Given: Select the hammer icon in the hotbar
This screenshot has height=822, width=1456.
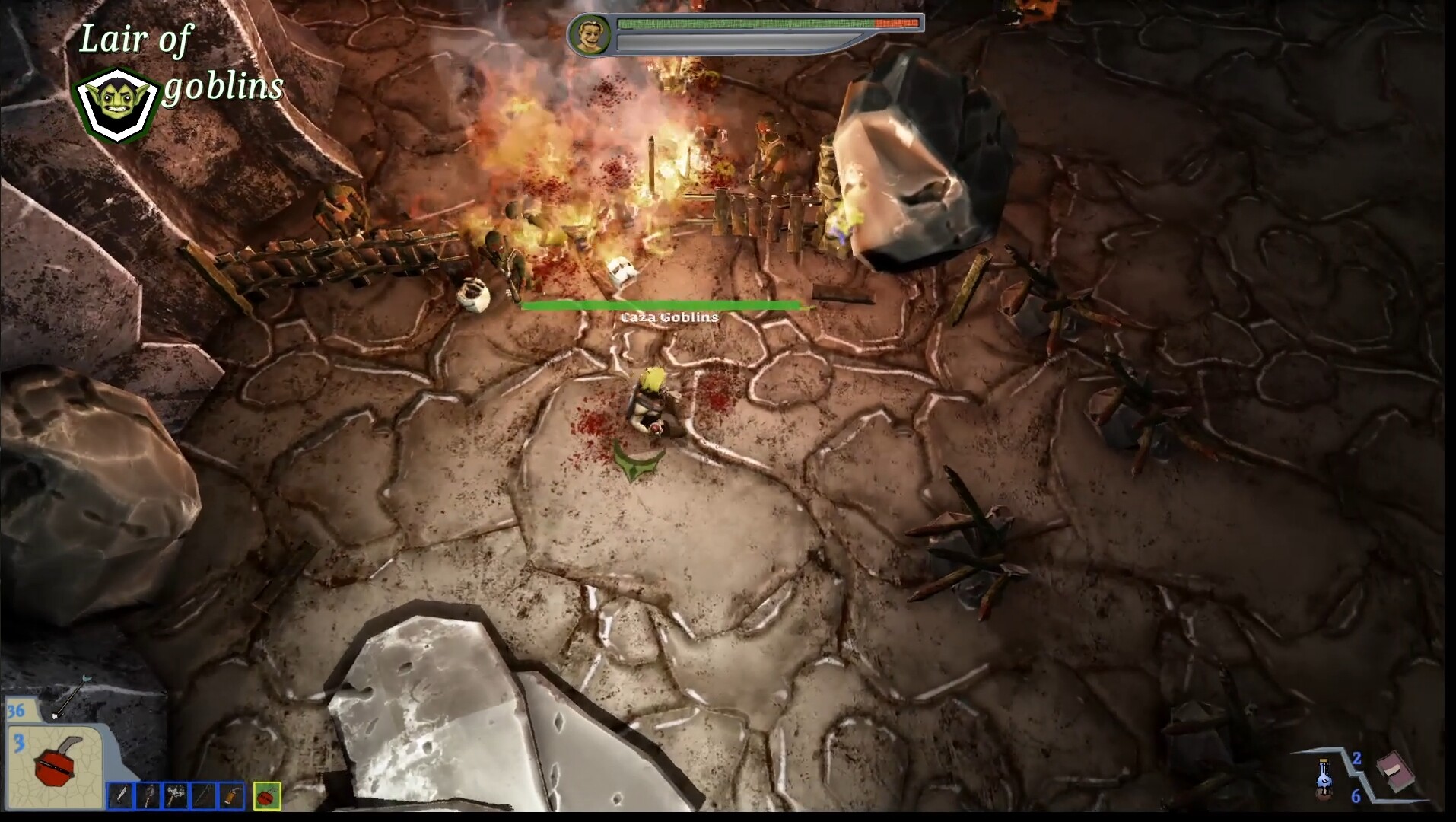Looking at the screenshot, I should (x=176, y=798).
